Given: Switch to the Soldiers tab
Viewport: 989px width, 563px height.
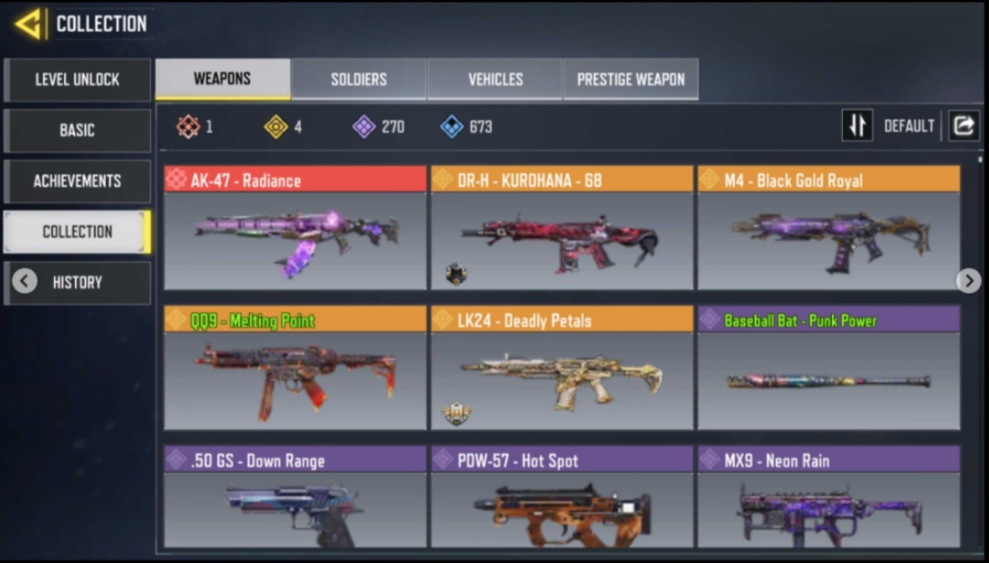Looking at the screenshot, I should 359,79.
